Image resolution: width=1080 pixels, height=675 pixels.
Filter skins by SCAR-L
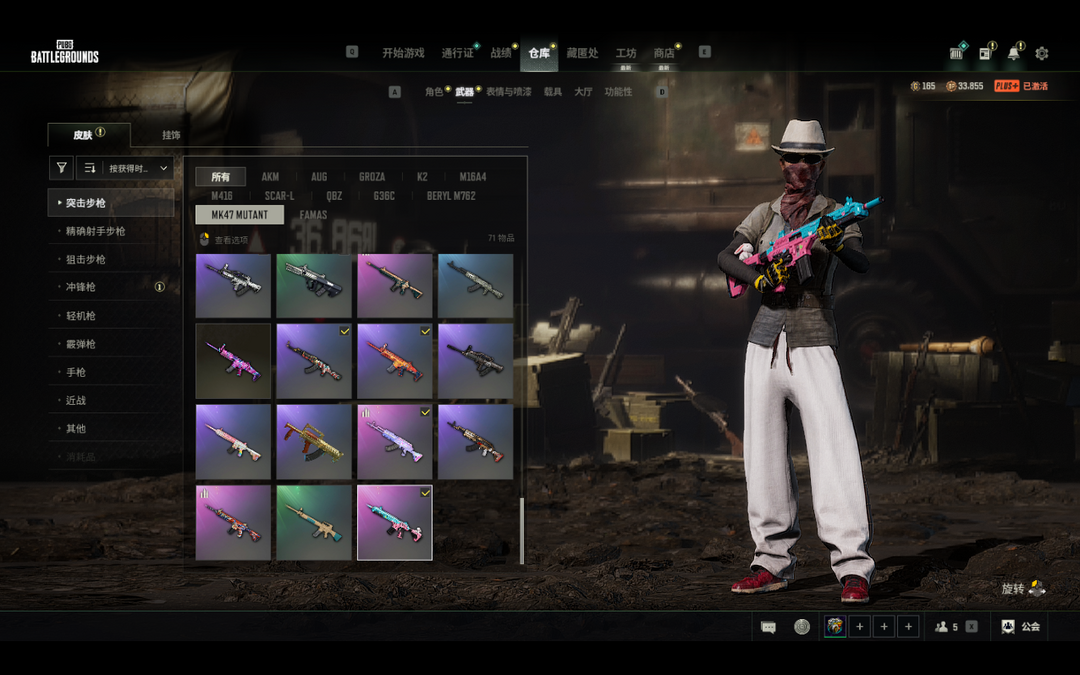click(x=279, y=196)
